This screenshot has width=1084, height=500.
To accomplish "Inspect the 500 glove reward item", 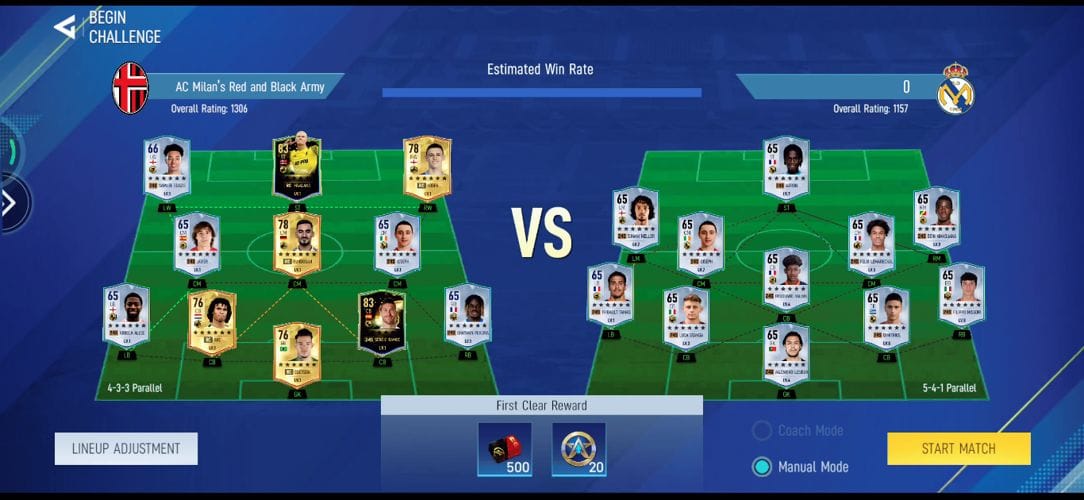I will point(505,449).
